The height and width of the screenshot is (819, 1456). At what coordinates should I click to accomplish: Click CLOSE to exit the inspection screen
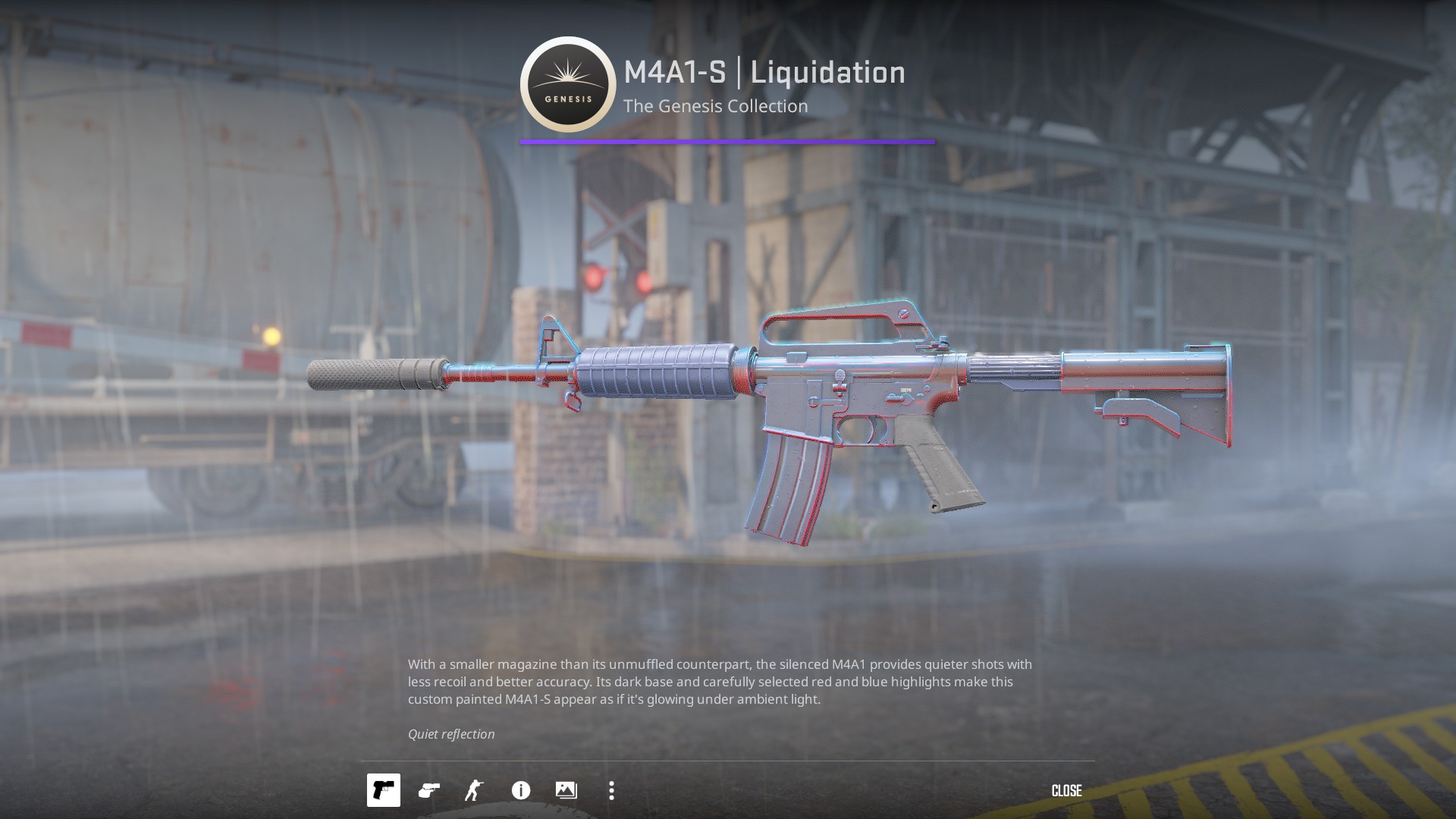(1066, 790)
